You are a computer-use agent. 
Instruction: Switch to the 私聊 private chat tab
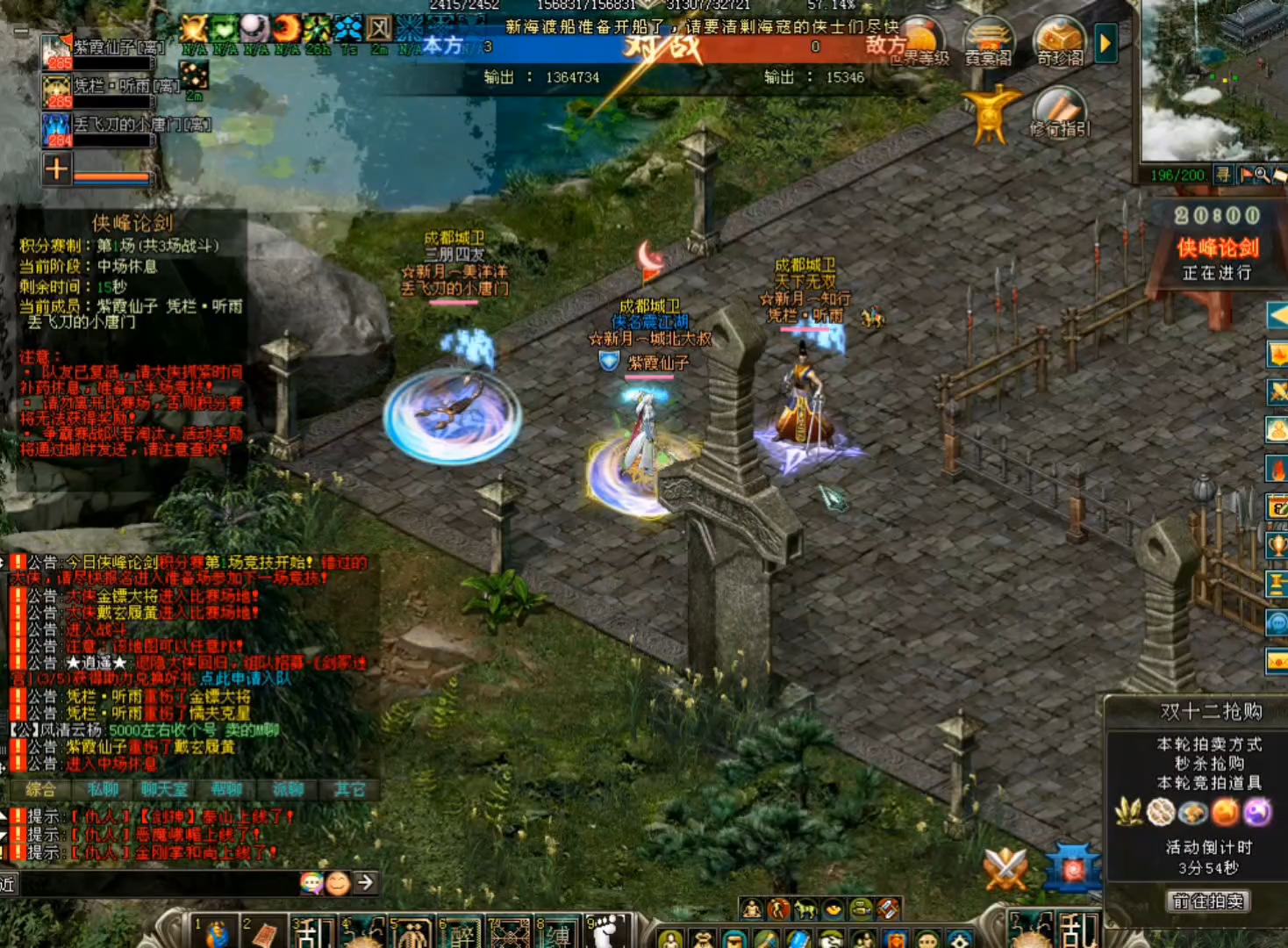pos(103,790)
